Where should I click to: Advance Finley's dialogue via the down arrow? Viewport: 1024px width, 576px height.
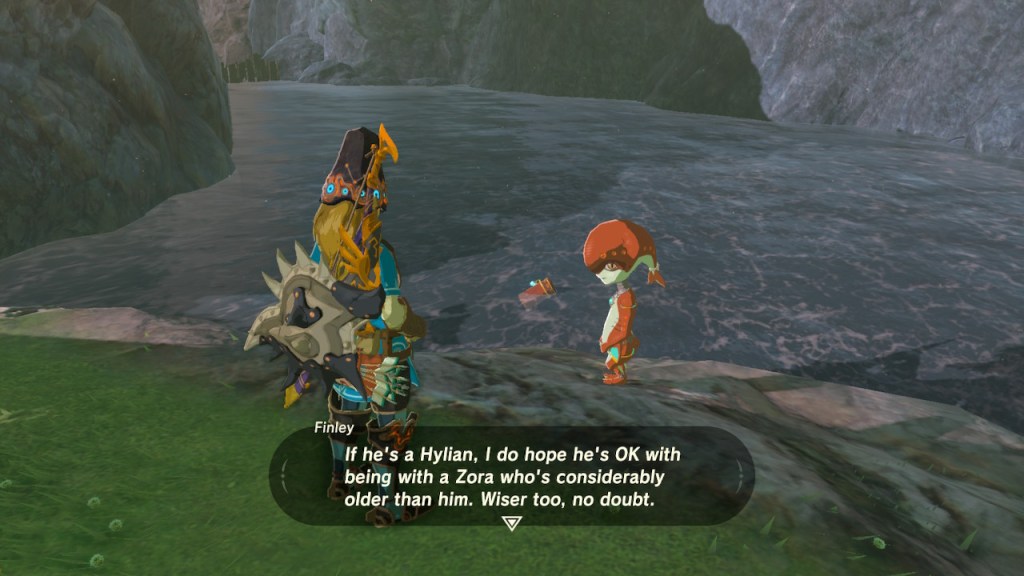point(512,523)
